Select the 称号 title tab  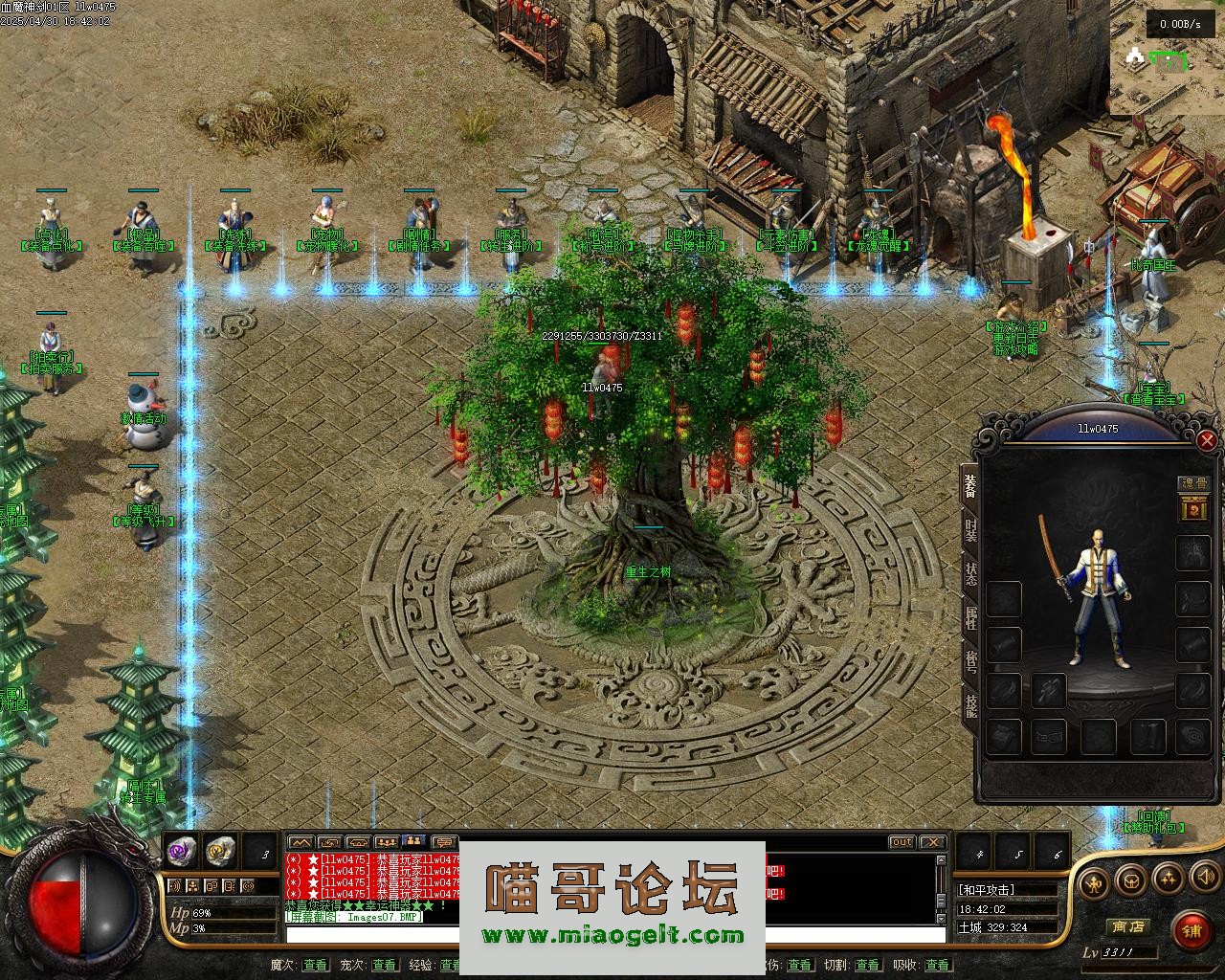tap(970, 661)
